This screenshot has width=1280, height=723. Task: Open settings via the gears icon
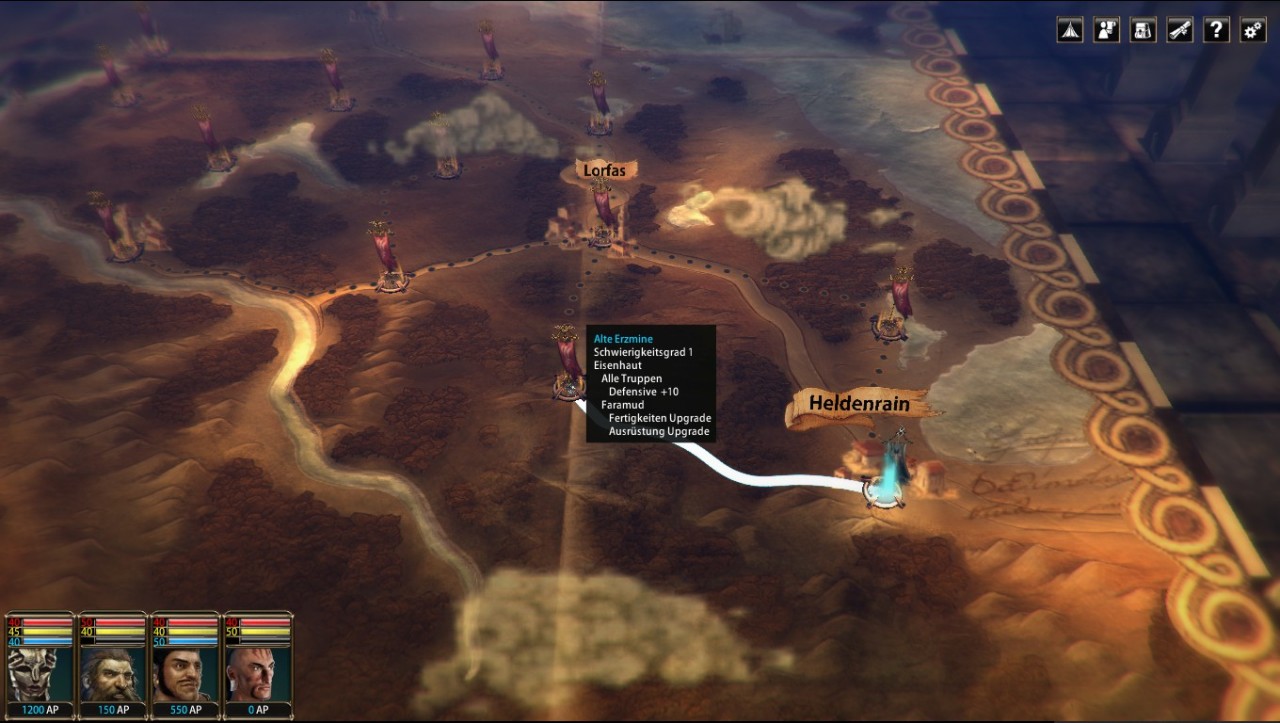click(x=1253, y=30)
